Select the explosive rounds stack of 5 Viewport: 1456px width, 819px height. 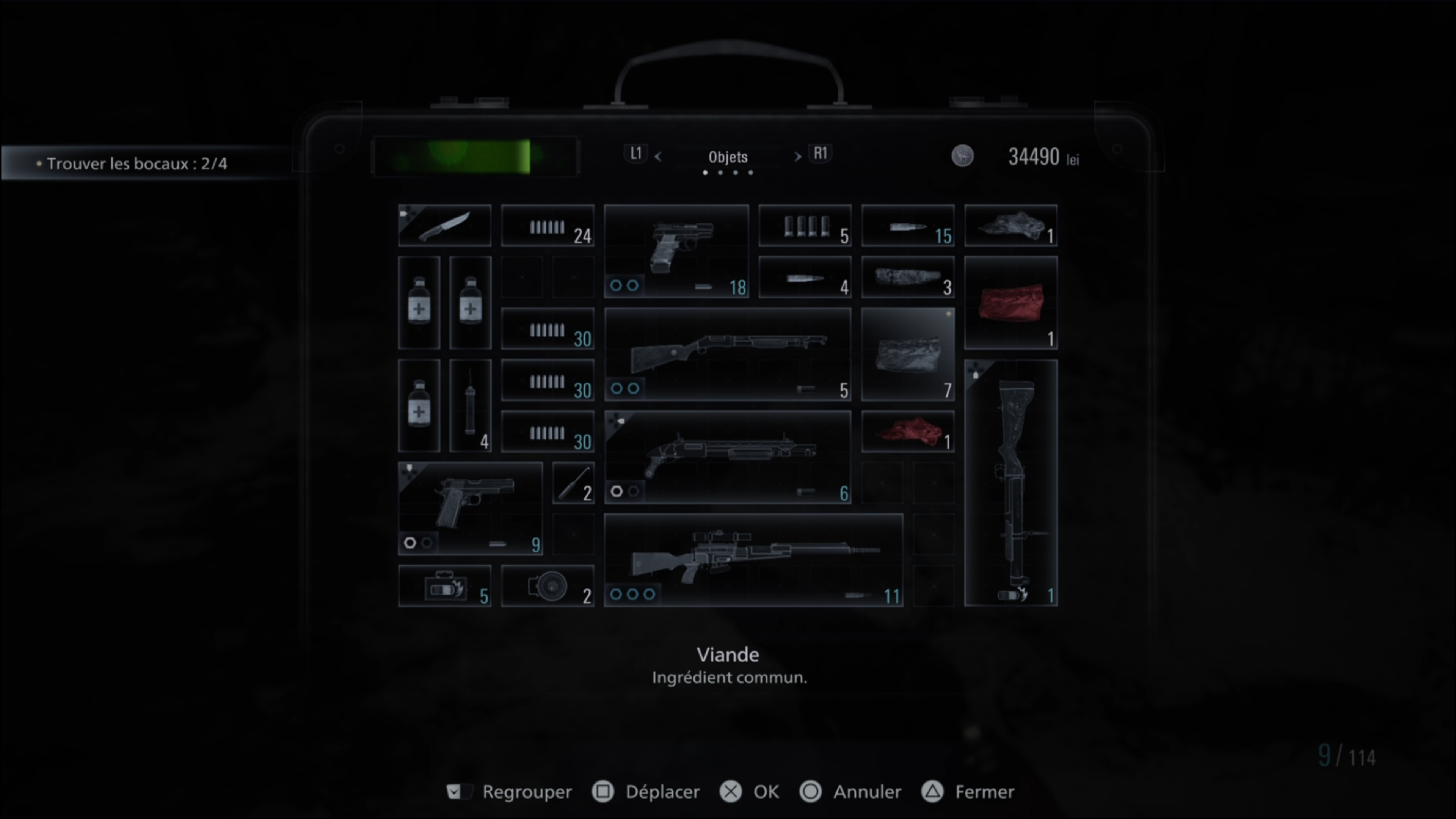[444, 585]
